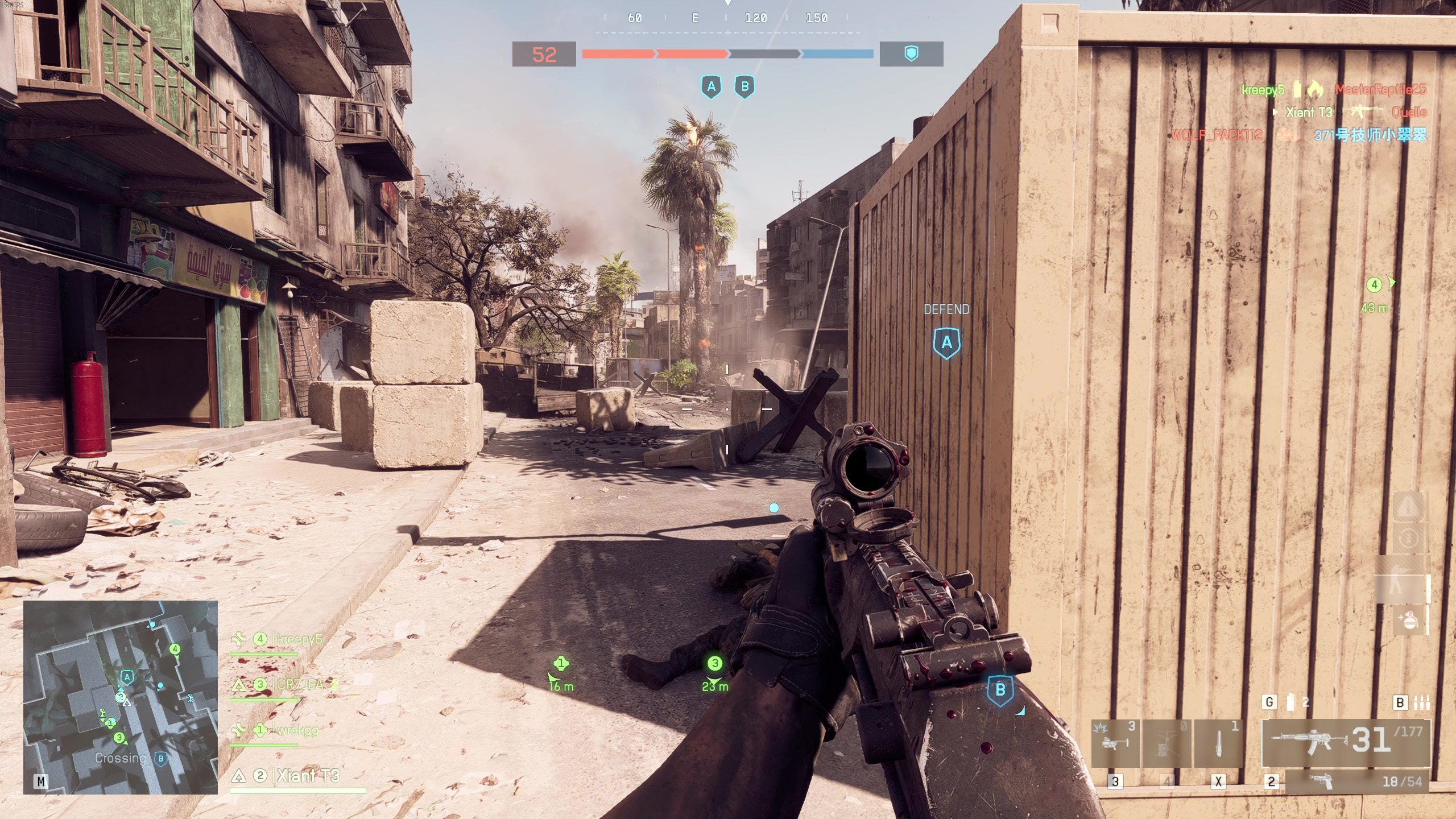Select squad member wrekgg in squad list
This screenshot has width=1456, height=819.
point(297,730)
